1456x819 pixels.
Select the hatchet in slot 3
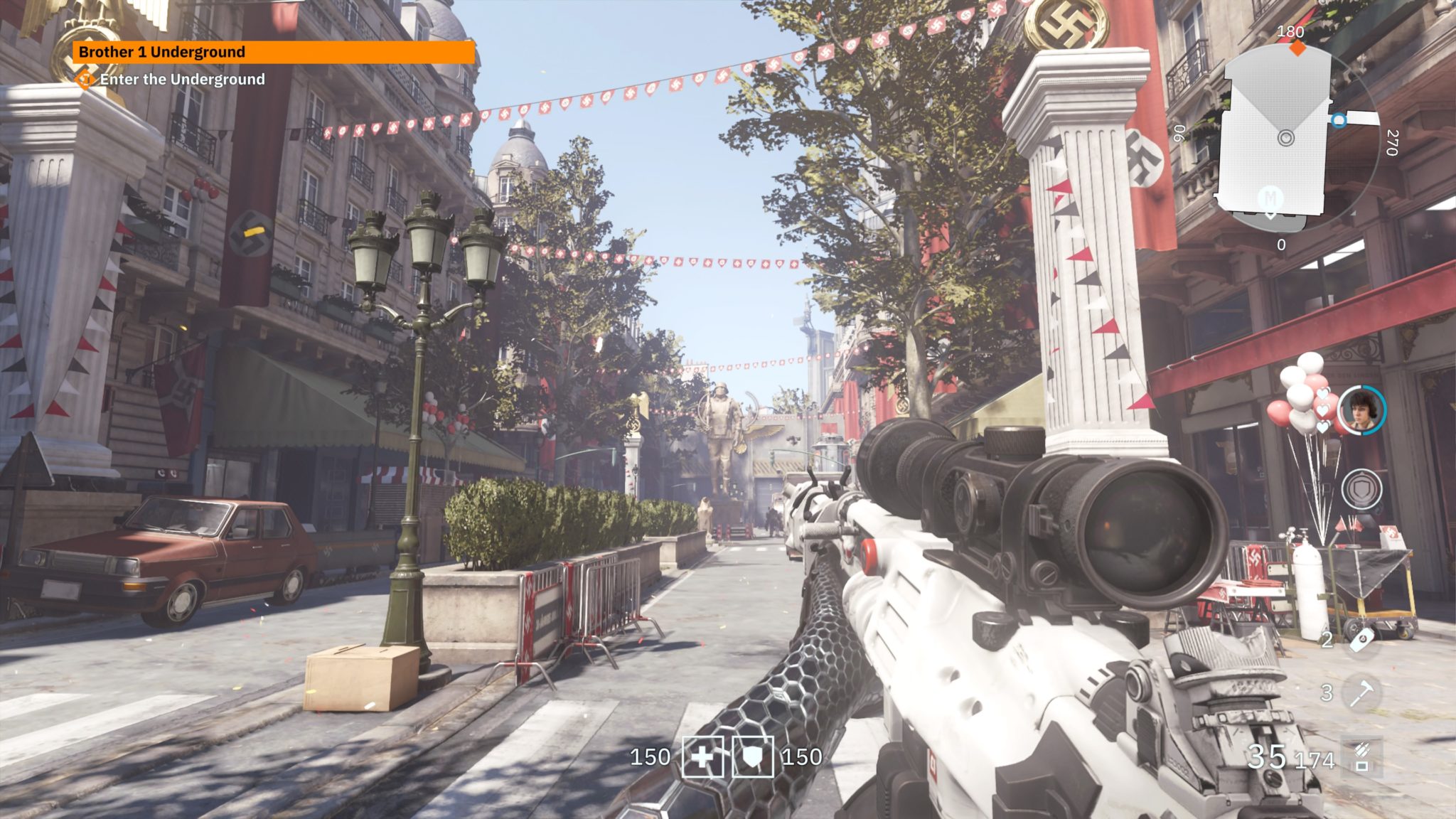[x=1361, y=692]
